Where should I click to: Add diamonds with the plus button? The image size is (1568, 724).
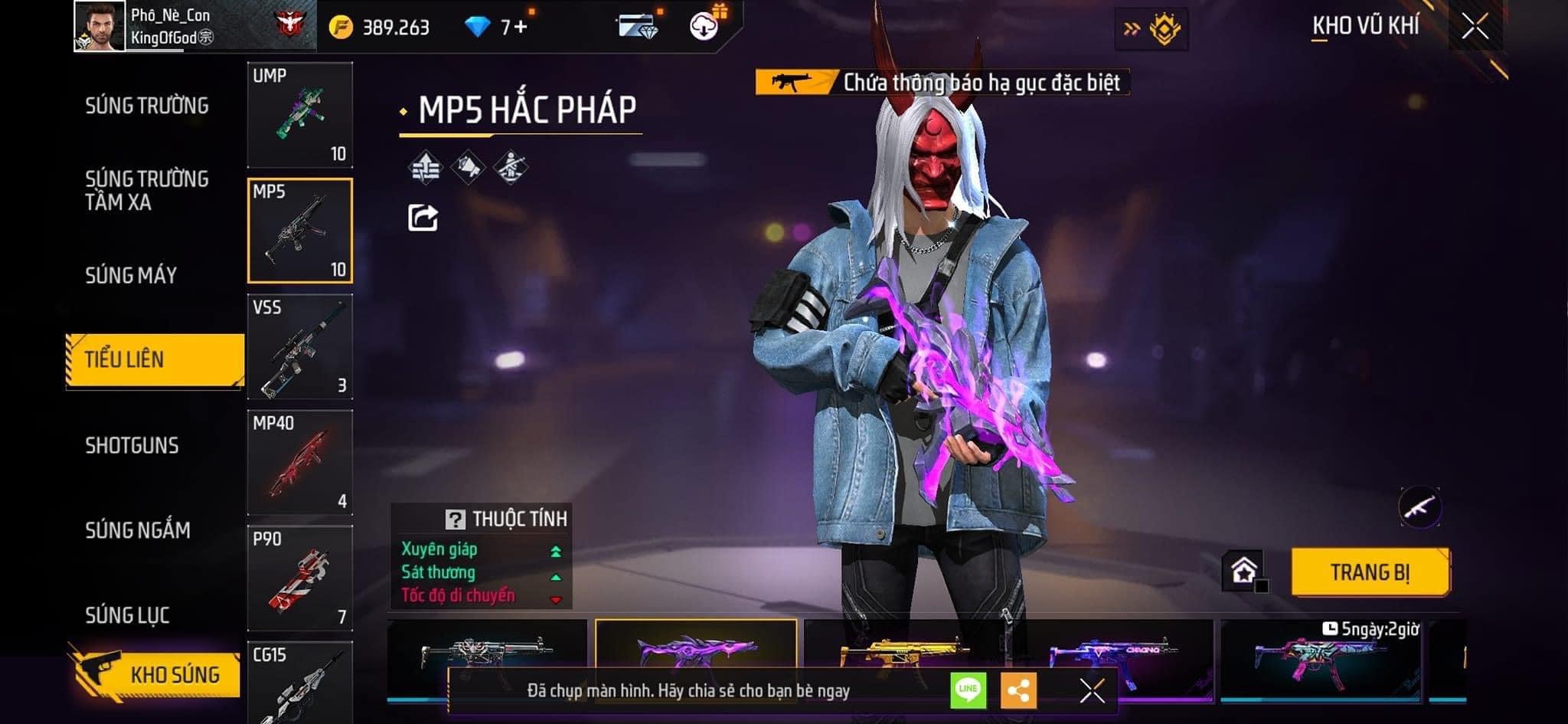pos(521,28)
